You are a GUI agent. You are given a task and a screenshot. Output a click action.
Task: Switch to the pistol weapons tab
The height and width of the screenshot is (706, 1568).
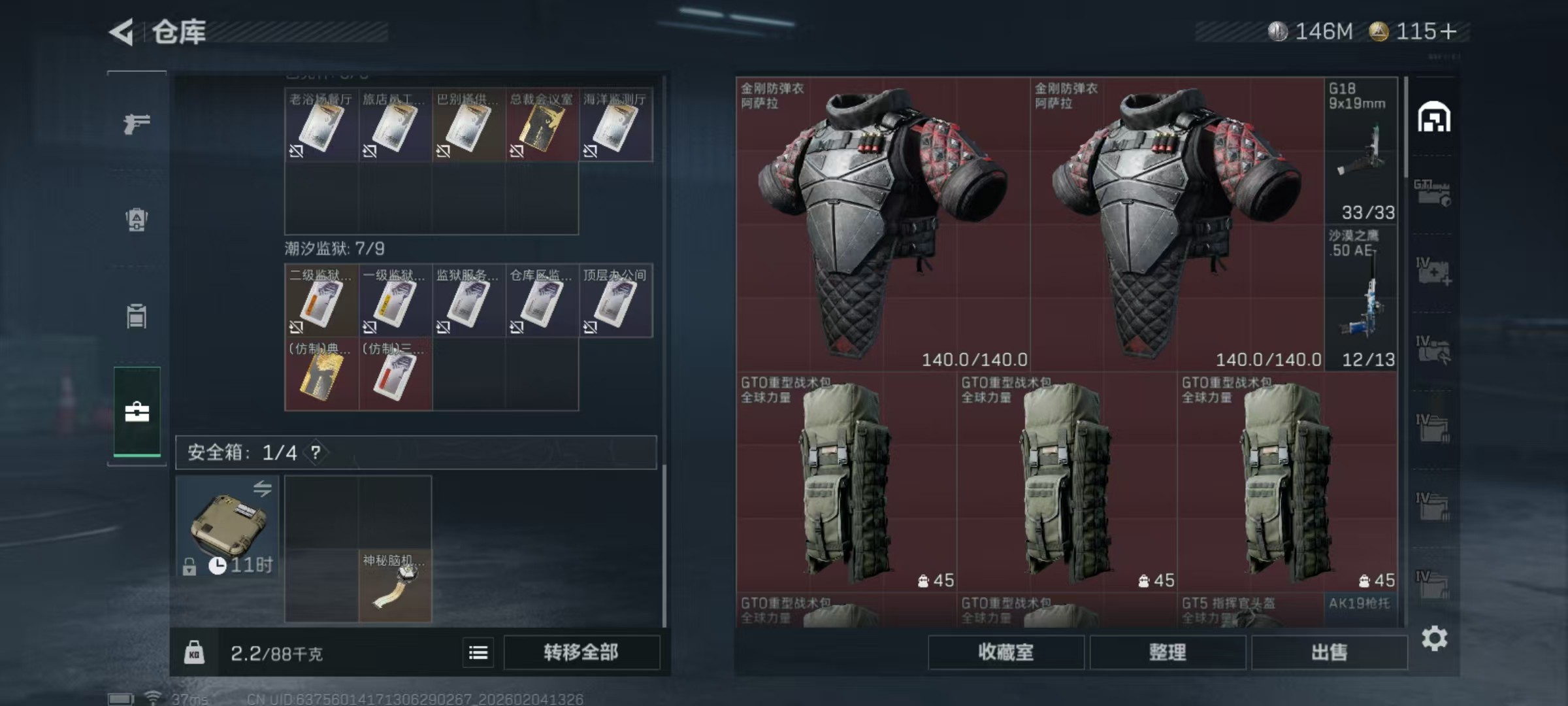click(x=137, y=123)
